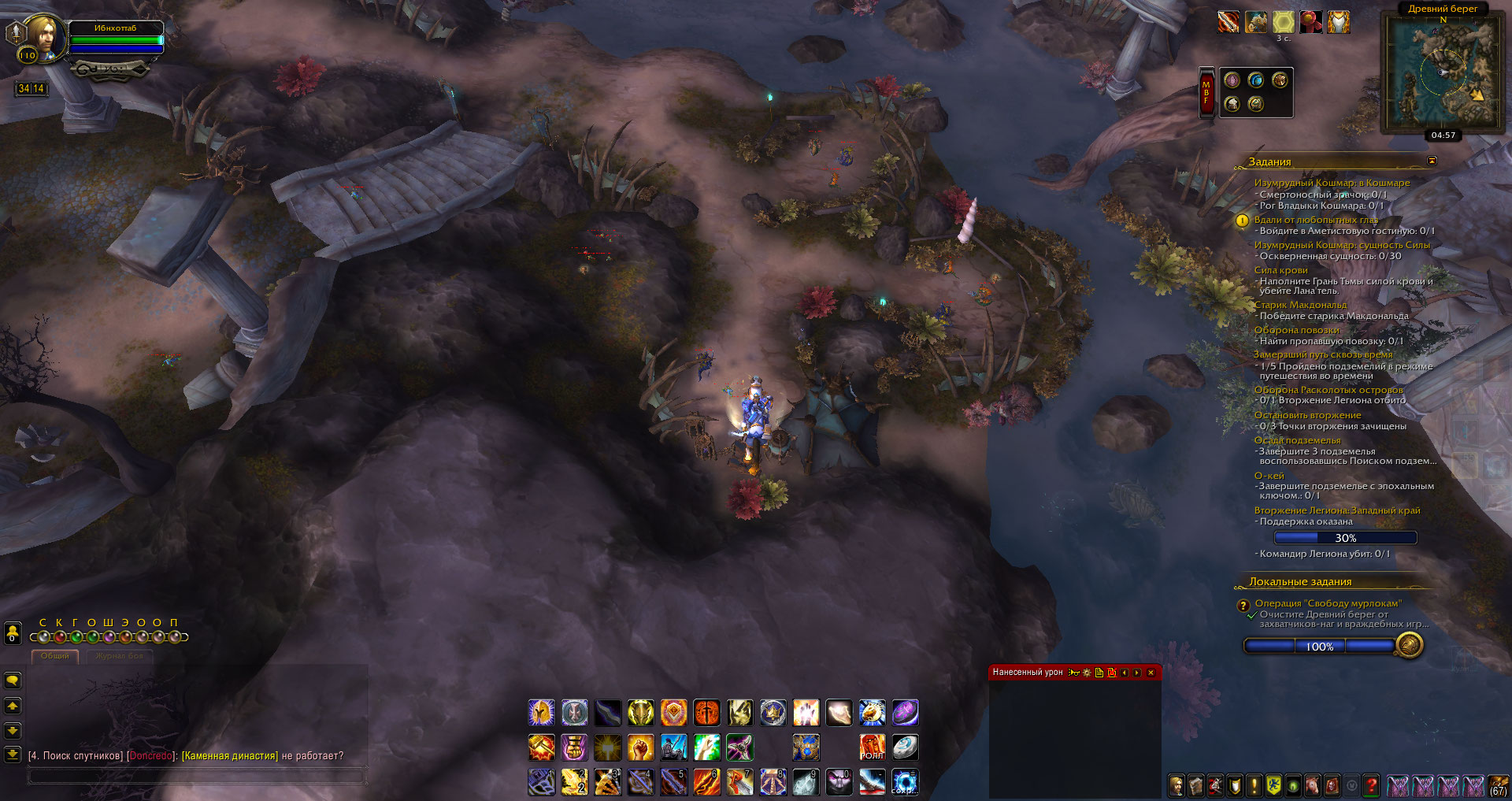Select the Старик Макдональд quest entry
Image resolution: width=1512 pixels, height=801 pixels.
click(x=1300, y=305)
